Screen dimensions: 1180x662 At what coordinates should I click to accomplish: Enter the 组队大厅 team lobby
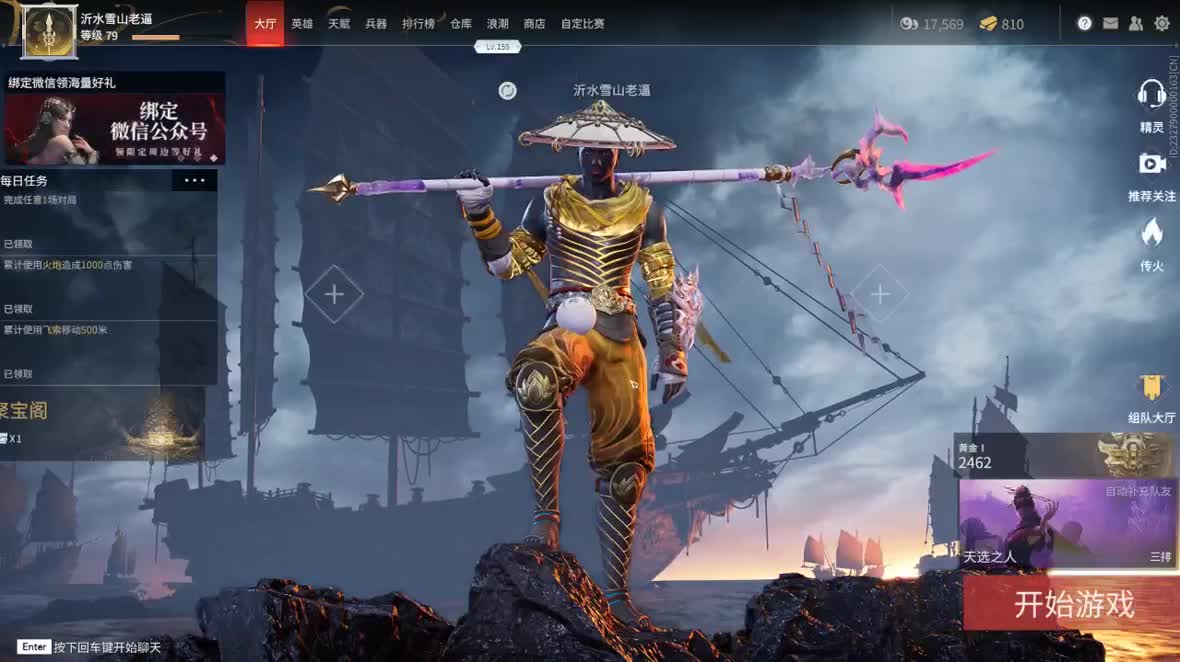[1152, 397]
